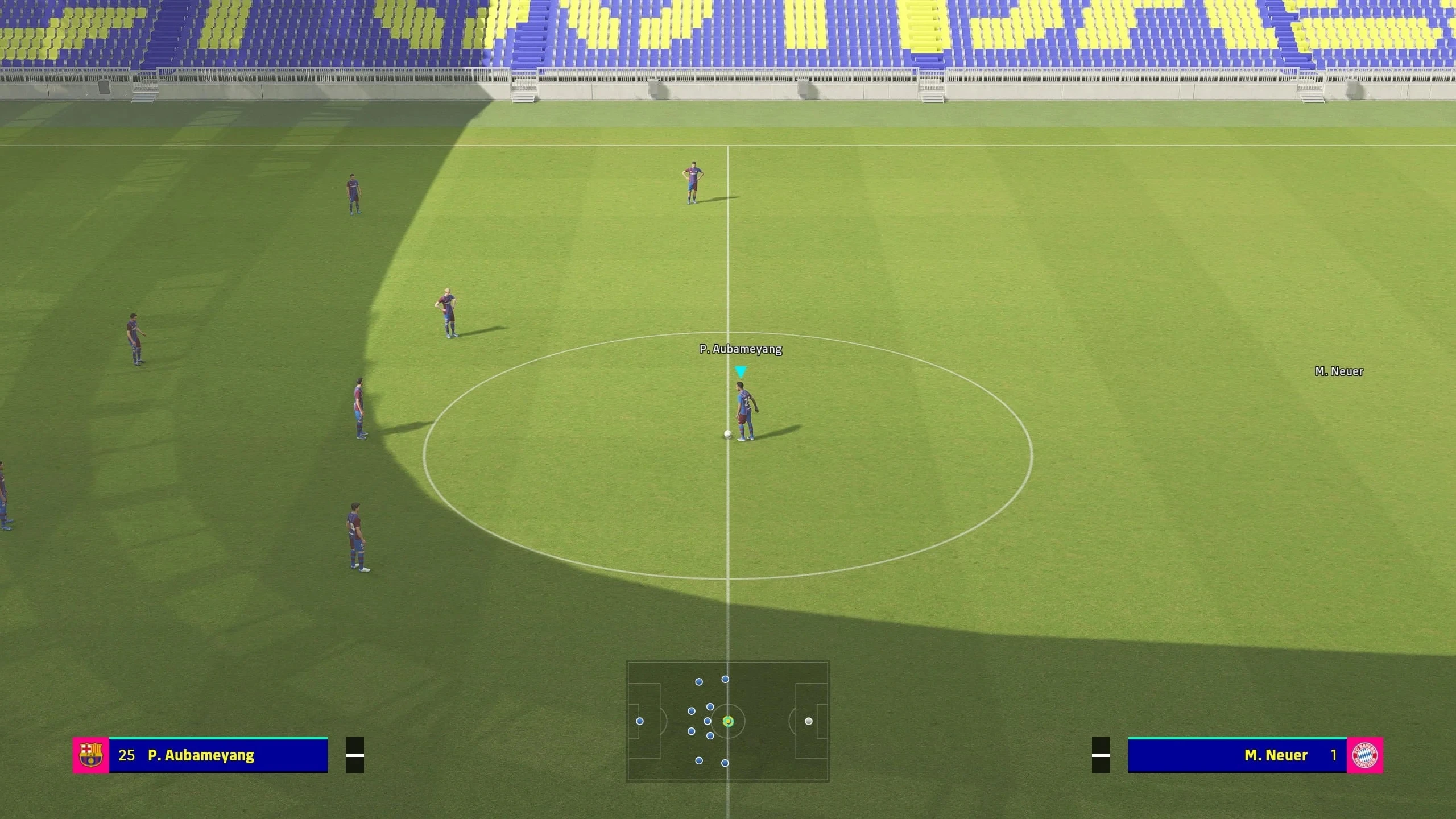Click the shirt number 25 on the scoreboard
Image resolution: width=1456 pixels, height=819 pixels.
(128, 755)
